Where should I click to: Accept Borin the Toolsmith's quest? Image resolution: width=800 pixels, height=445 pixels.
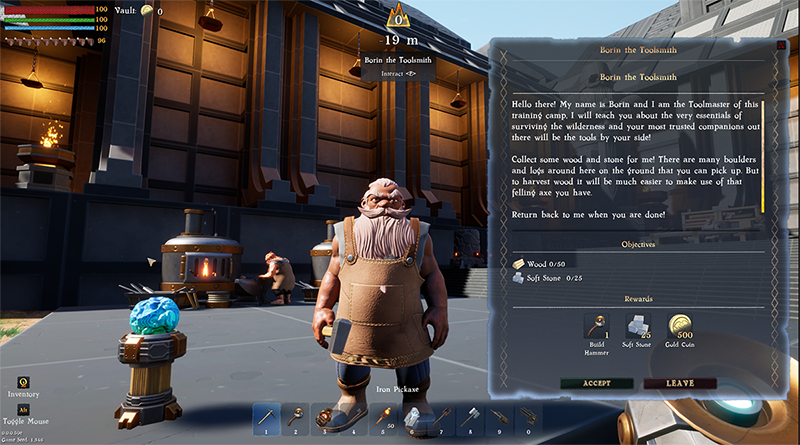[597, 383]
